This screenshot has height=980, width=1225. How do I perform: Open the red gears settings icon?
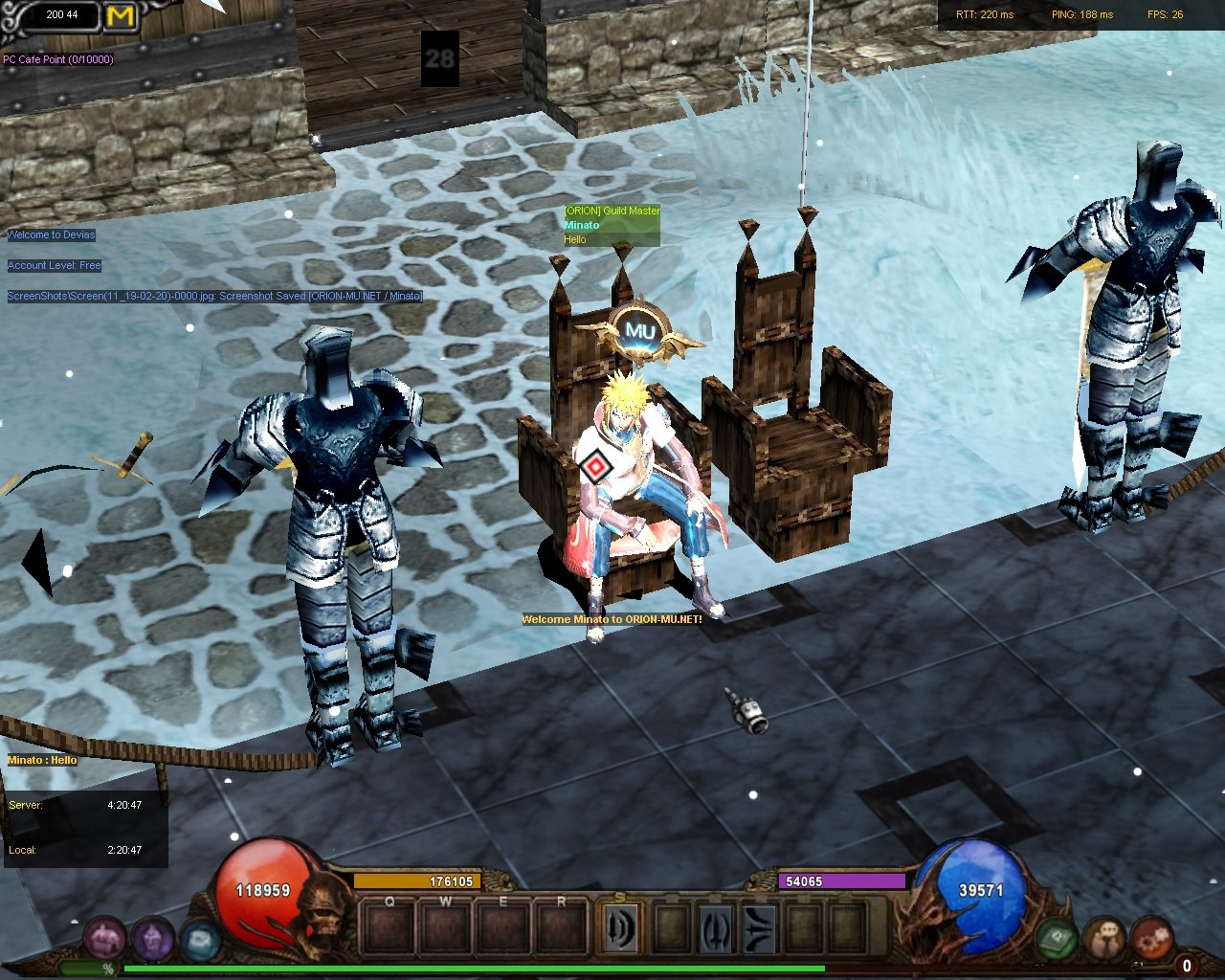point(1151,938)
